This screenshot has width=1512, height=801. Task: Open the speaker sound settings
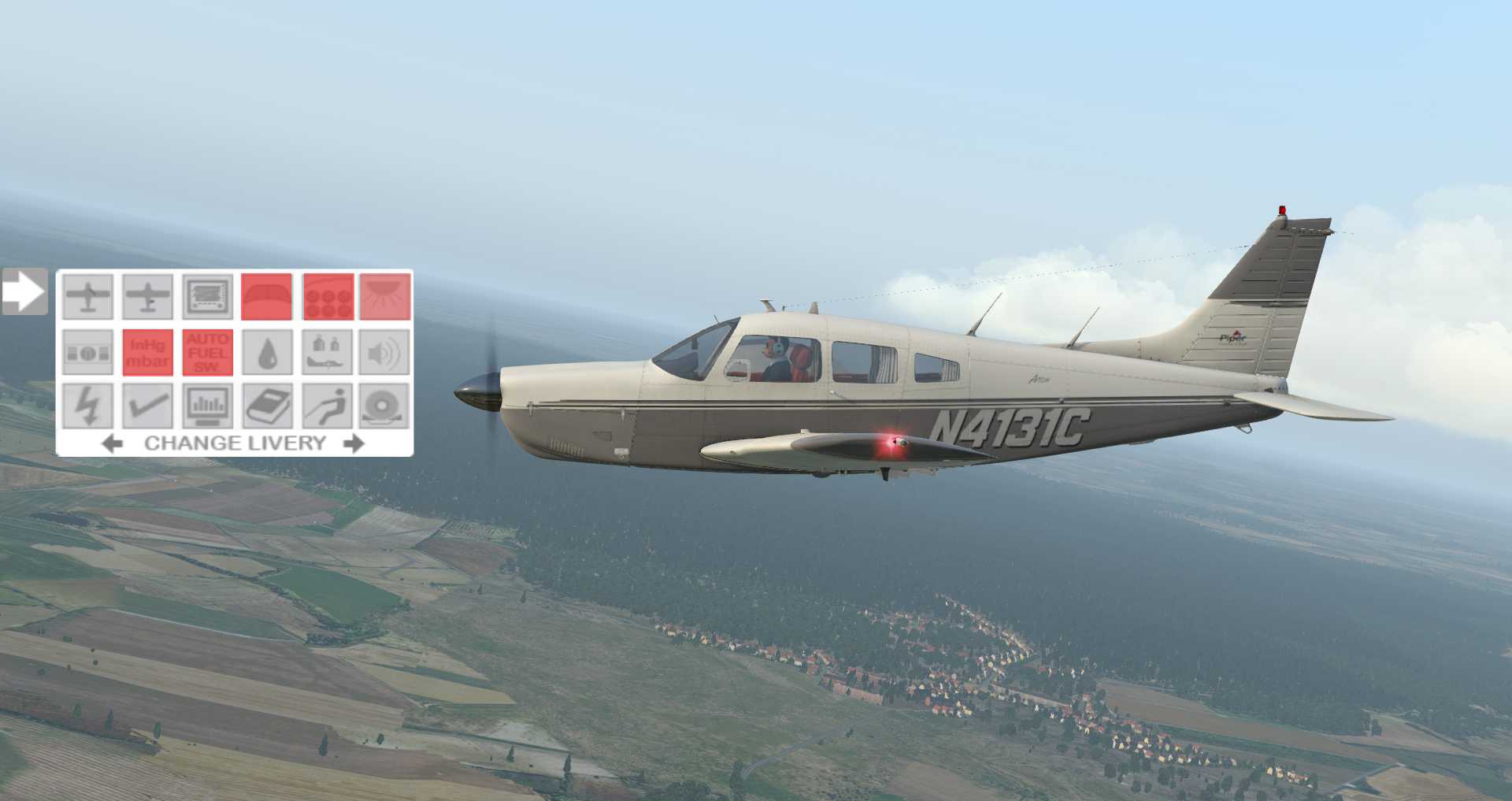(x=386, y=352)
